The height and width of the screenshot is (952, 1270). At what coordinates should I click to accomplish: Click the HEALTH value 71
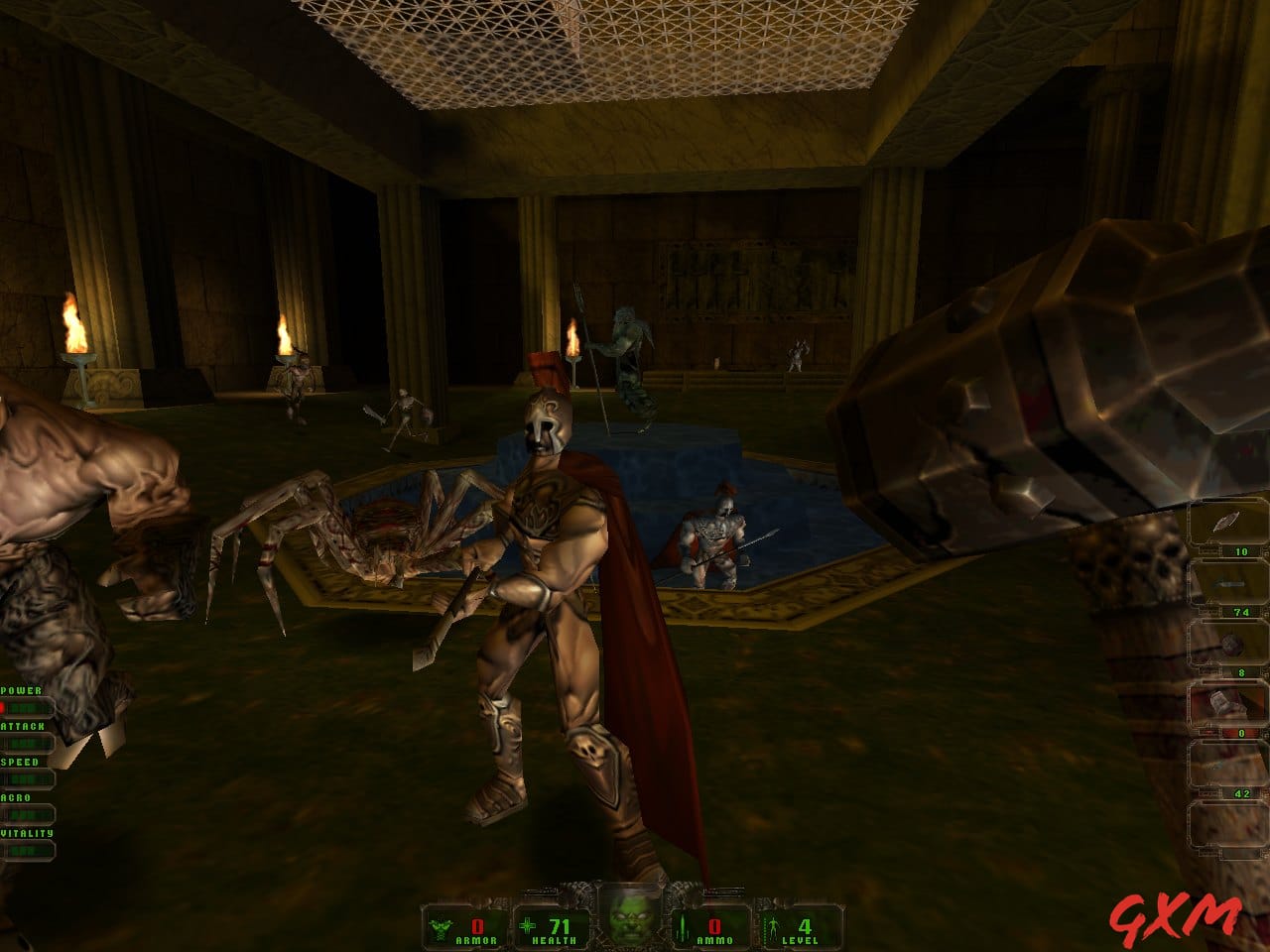point(560,926)
